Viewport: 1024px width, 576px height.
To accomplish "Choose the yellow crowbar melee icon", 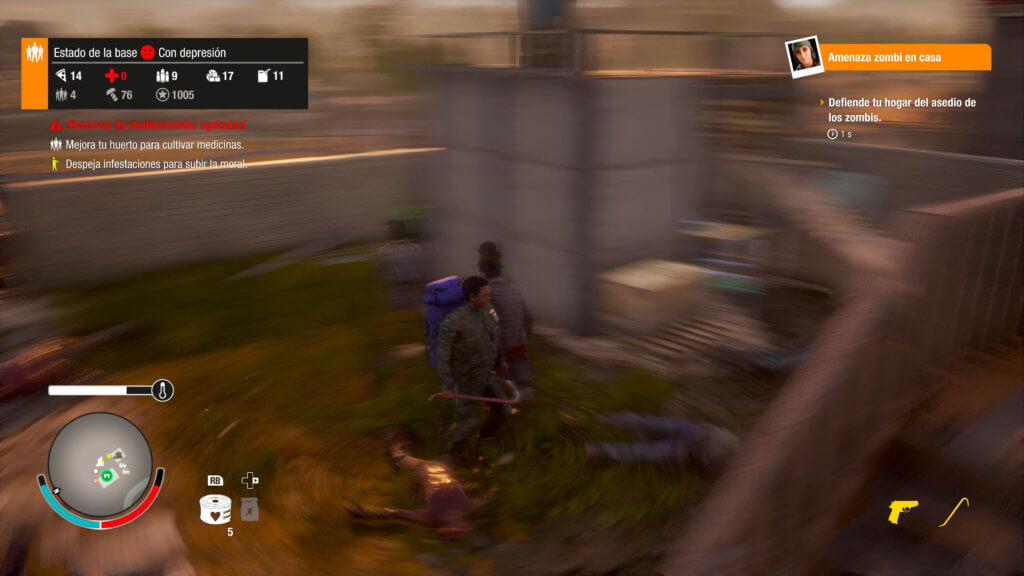I will pyautogui.click(x=954, y=510).
